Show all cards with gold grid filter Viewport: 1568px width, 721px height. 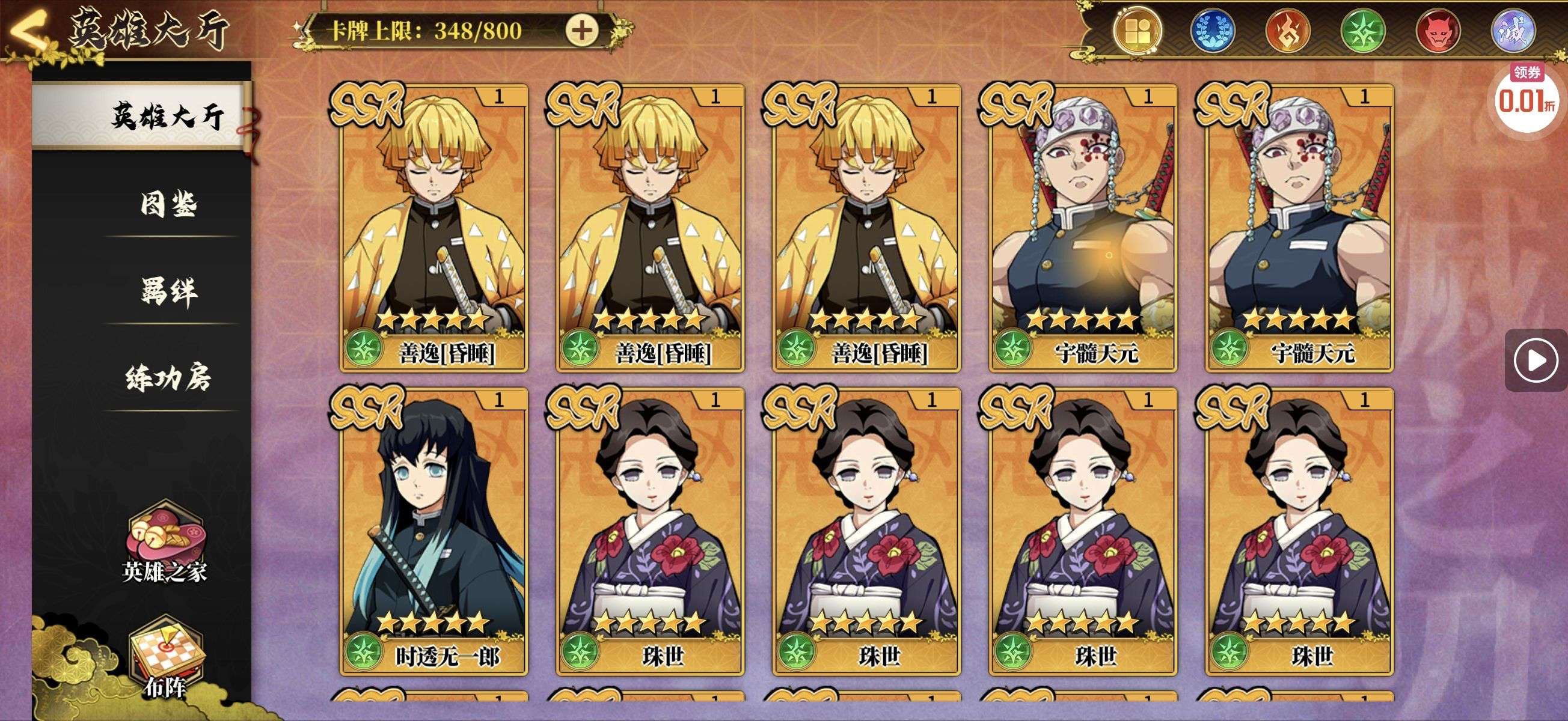1137,31
